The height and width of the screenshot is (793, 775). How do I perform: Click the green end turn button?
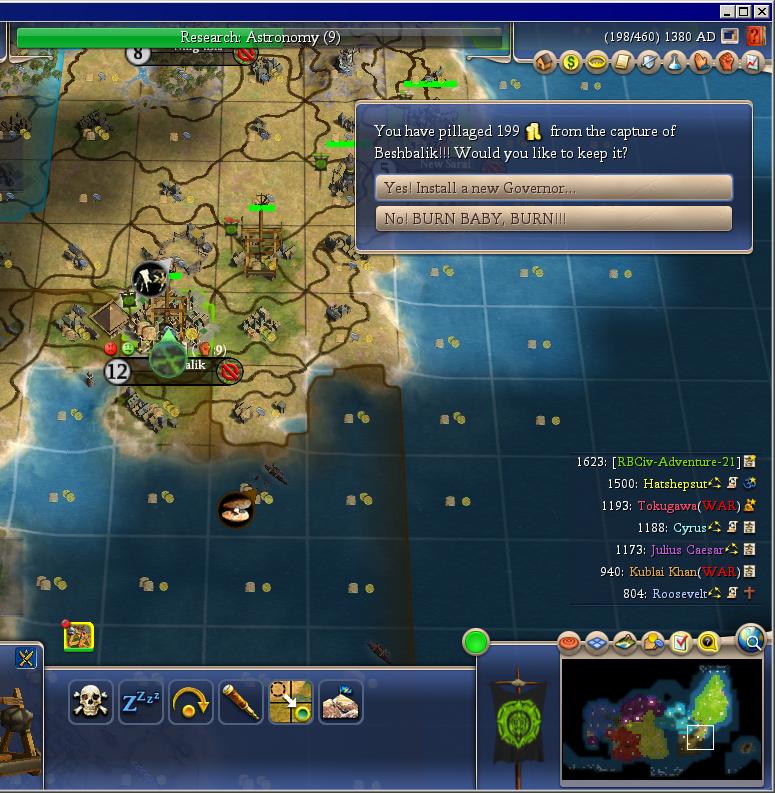tap(476, 642)
